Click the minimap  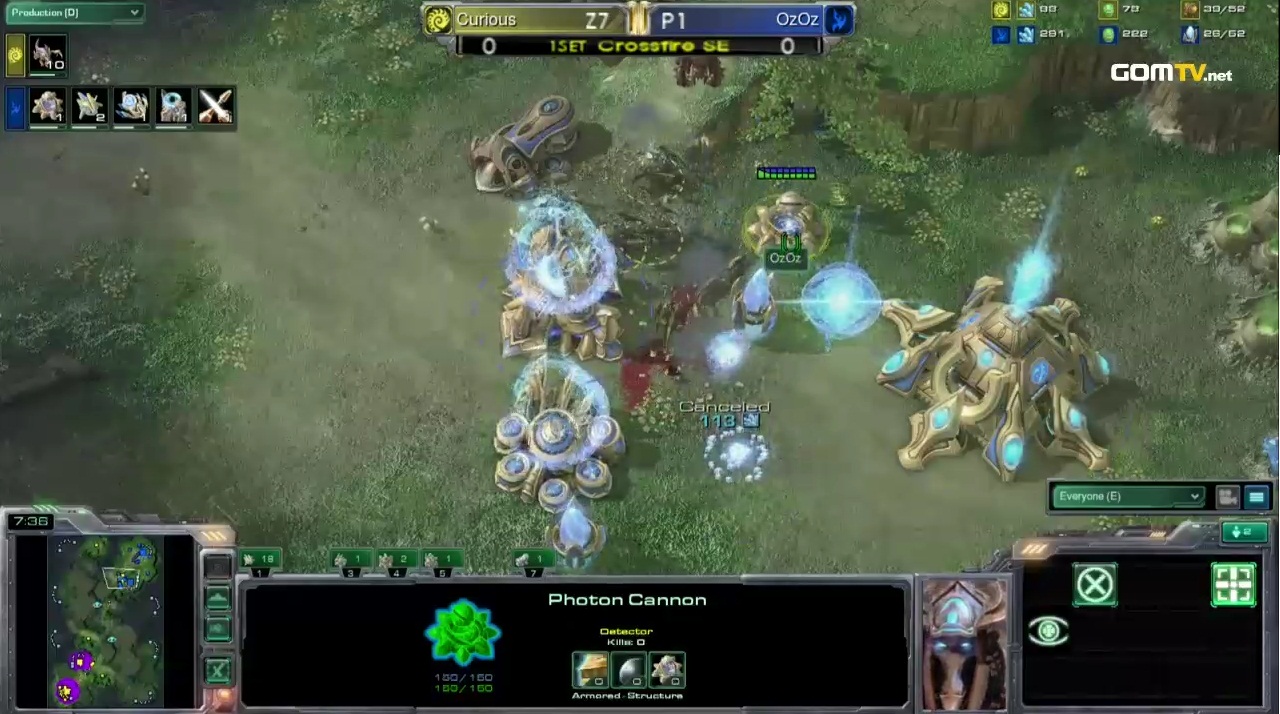(x=107, y=620)
